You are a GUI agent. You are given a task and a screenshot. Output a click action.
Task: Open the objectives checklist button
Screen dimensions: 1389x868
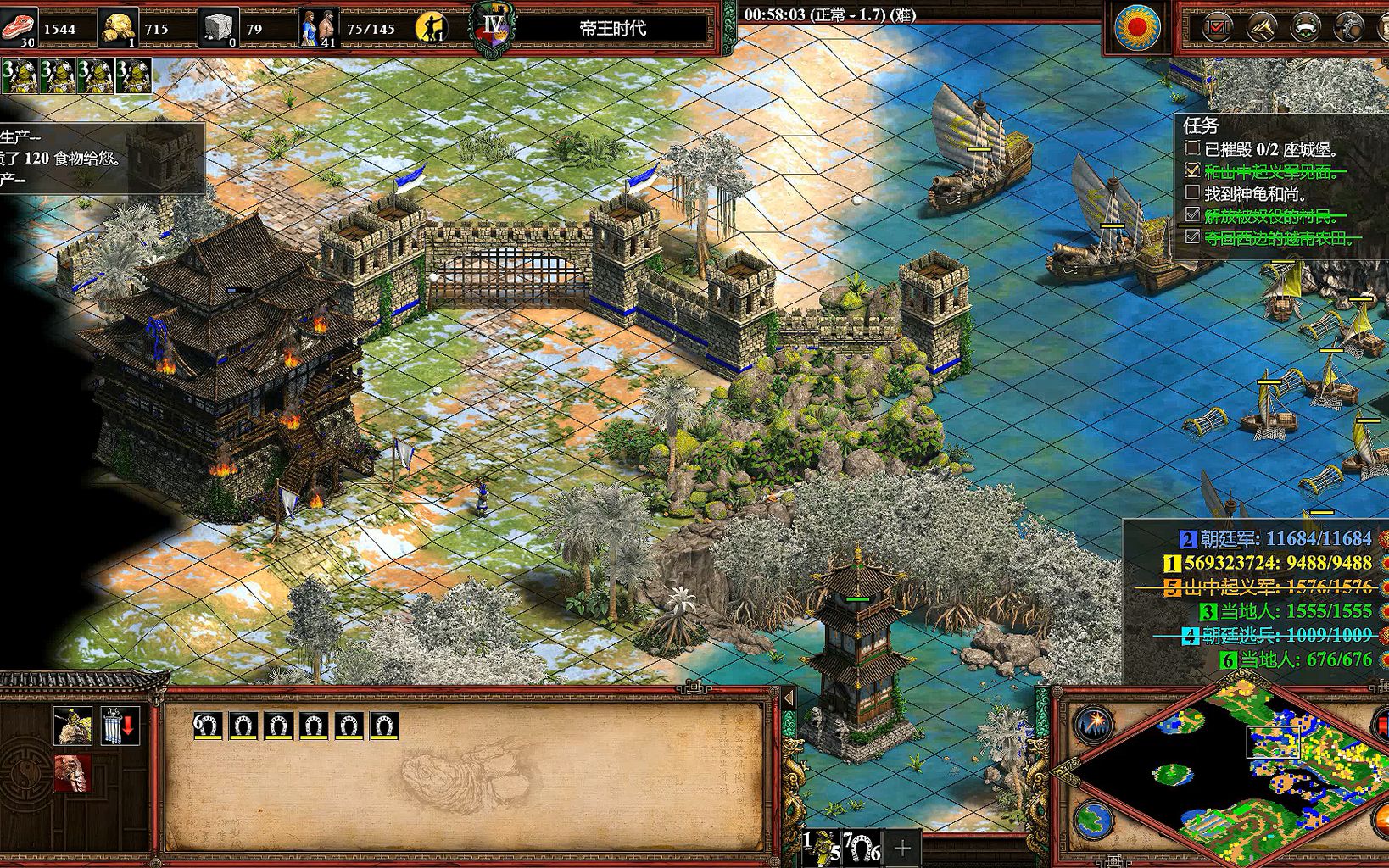pyautogui.click(x=1217, y=28)
